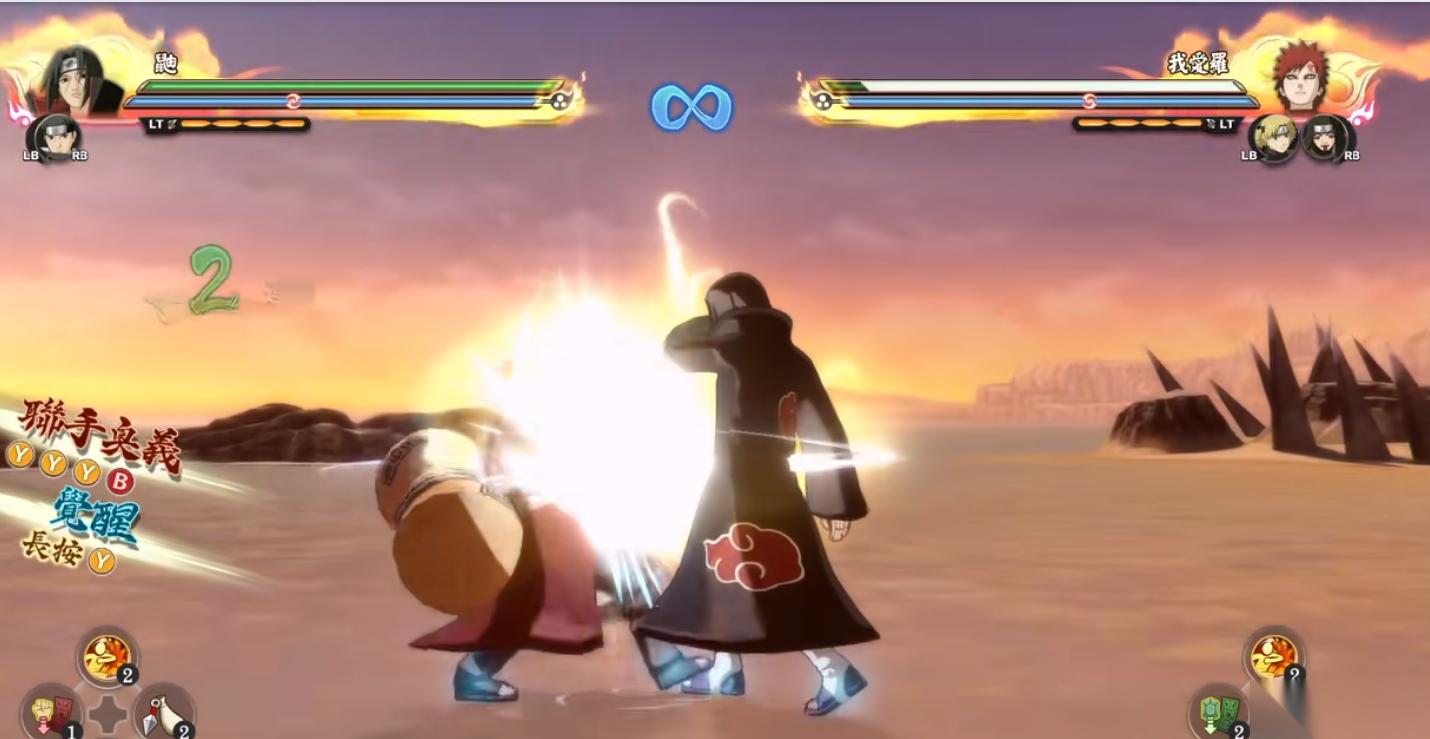Viewport: 1430px width, 739px height.
Task: Use the fist attack-down tag item
Action: click(x=50, y=712)
